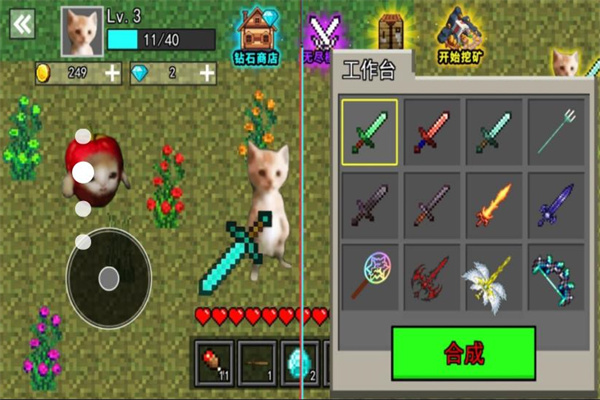Image resolution: width=600 pixels, height=400 pixels.
Task: Select the highlighted emerald sword recipe
Action: (368, 131)
